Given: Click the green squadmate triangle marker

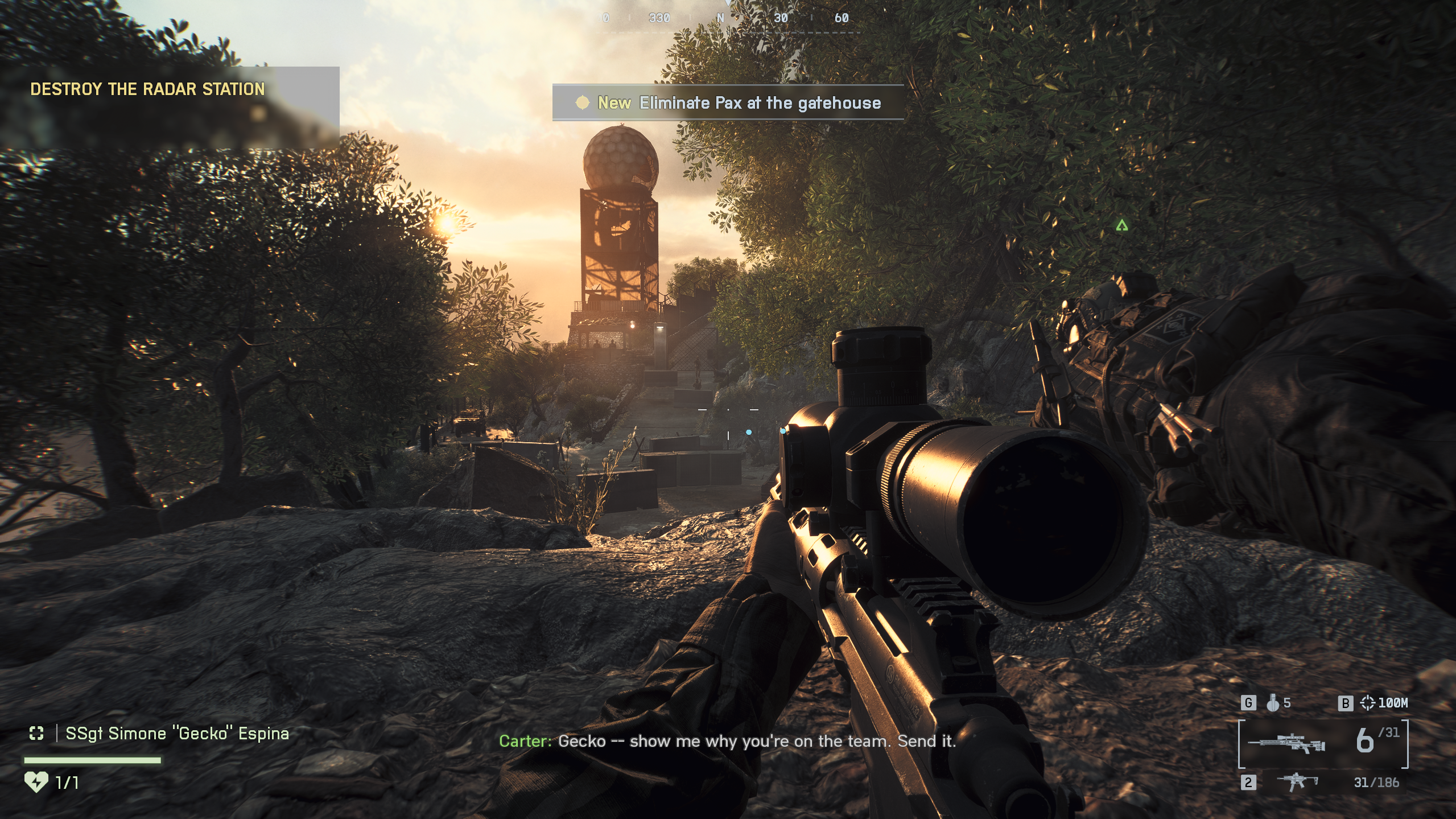Looking at the screenshot, I should pyautogui.click(x=1121, y=226).
